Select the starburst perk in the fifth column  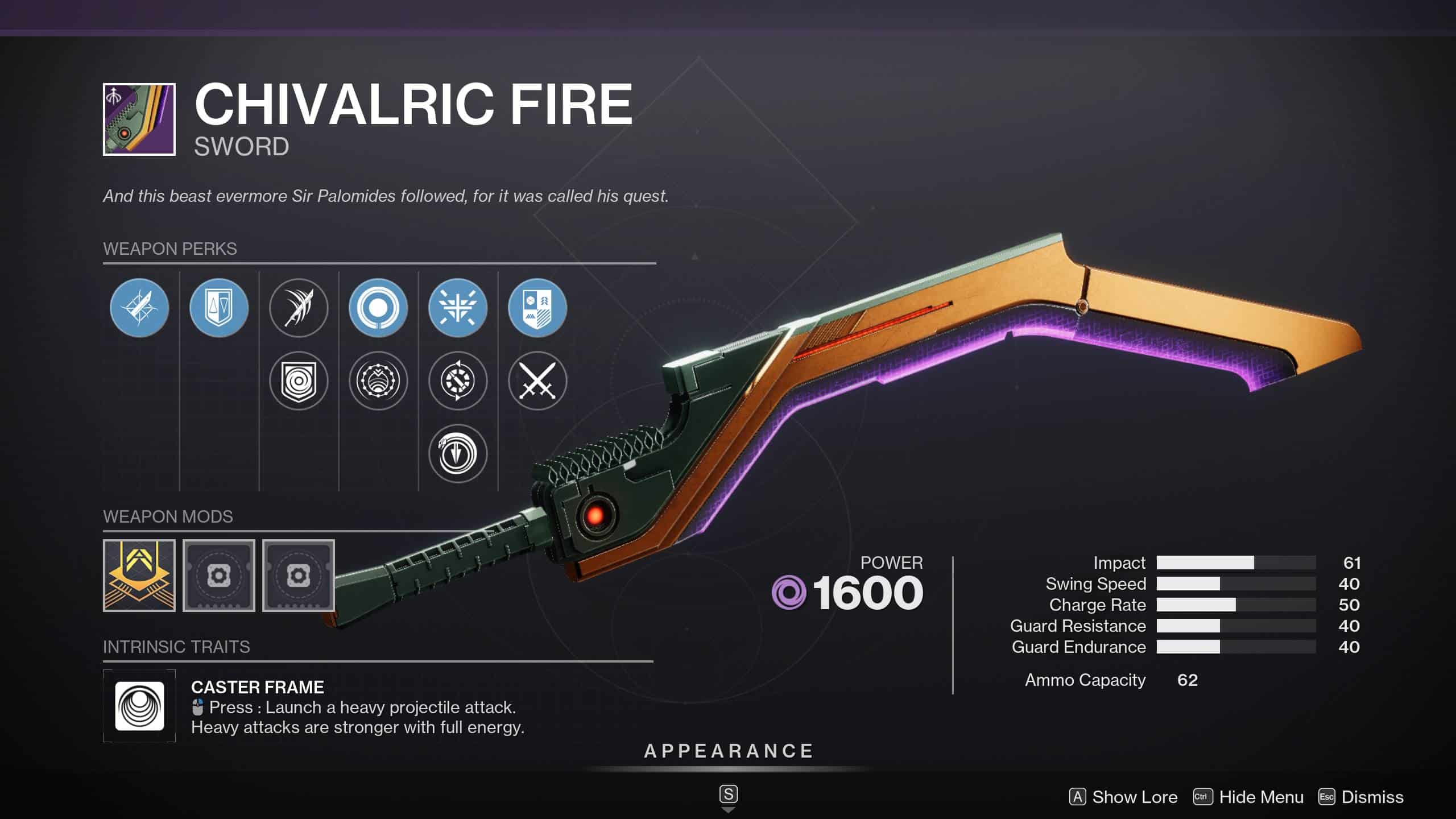point(458,308)
